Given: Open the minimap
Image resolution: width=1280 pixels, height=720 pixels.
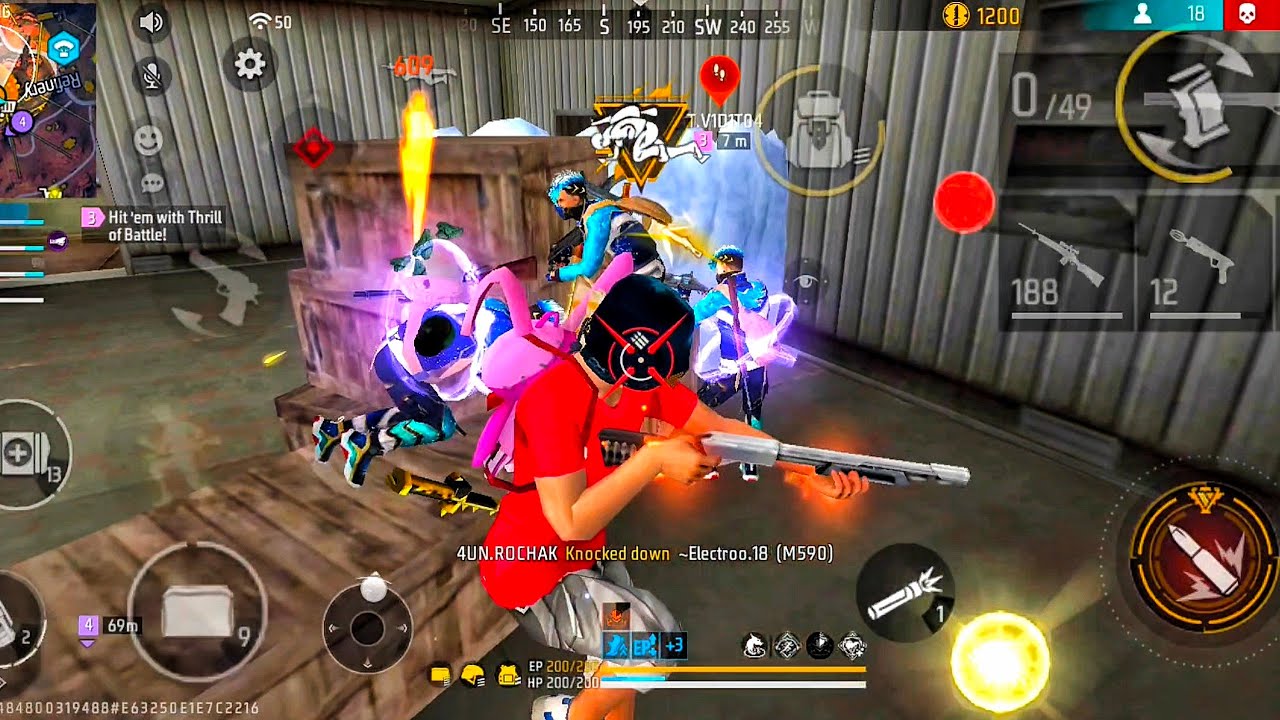Looking at the screenshot, I should point(48,95).
